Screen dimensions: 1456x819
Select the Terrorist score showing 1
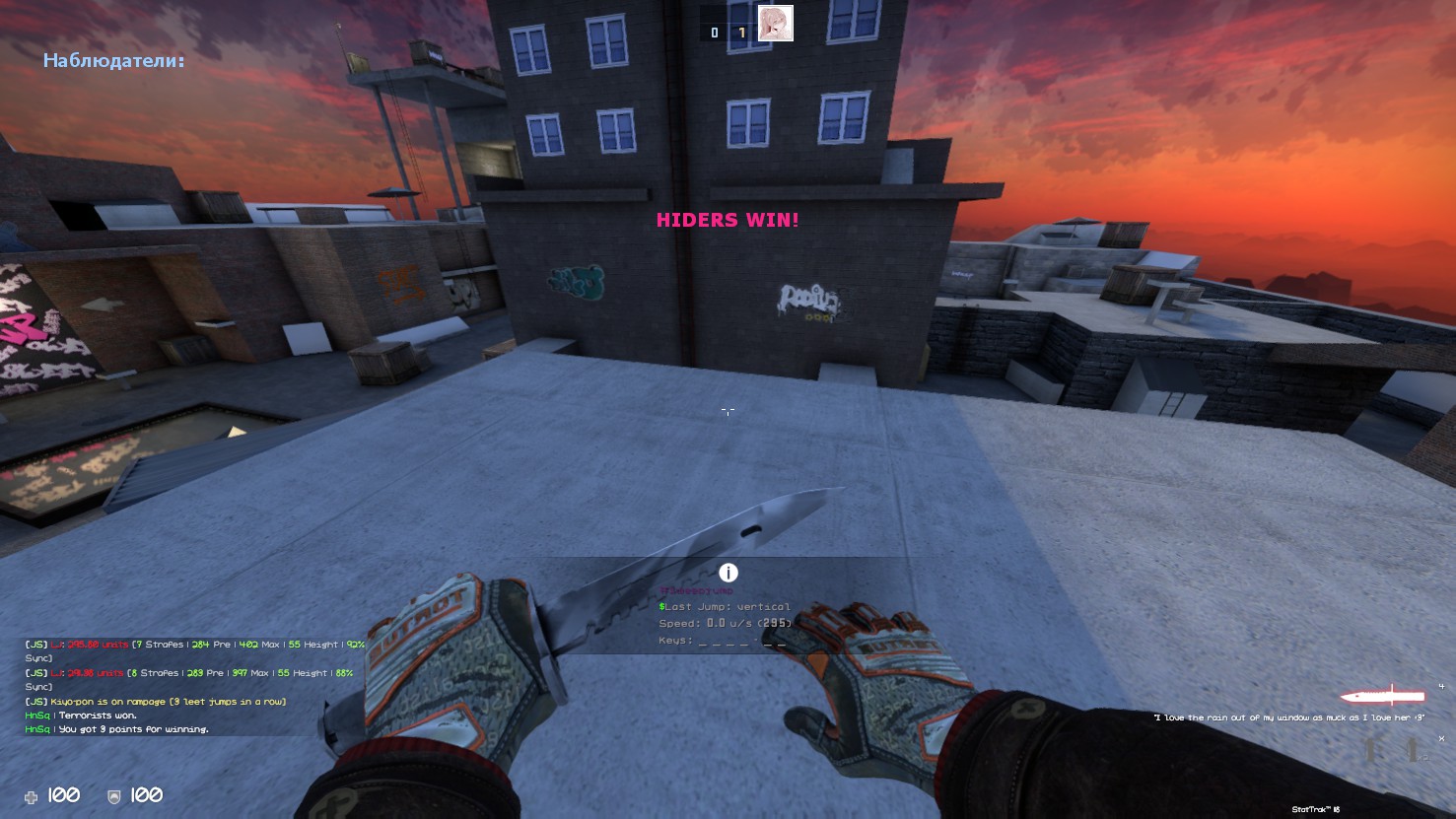(x=743, y=31)
